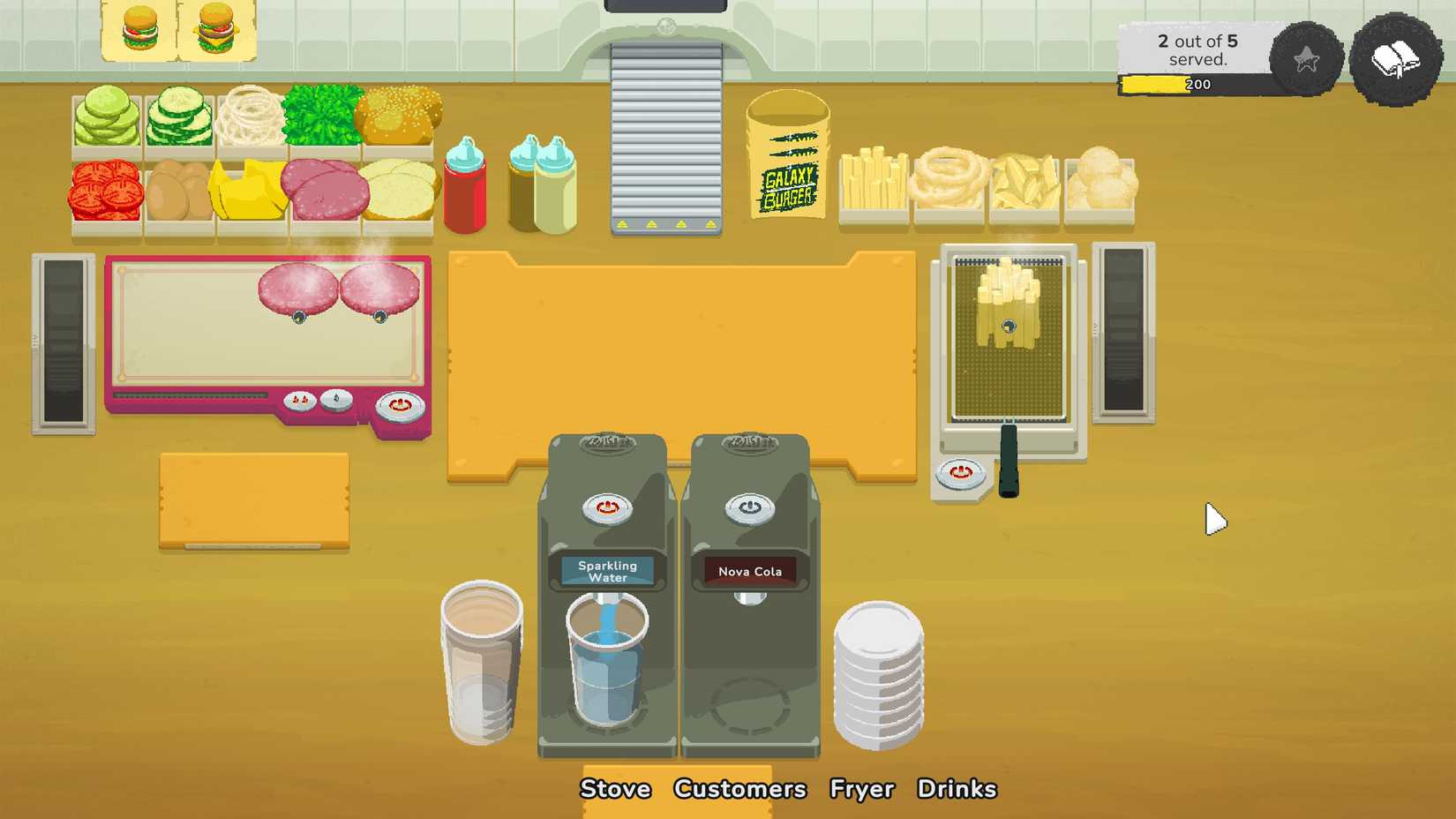This screenshot has height=819, width=1456.
Task: Open the recipe book in the top-right corner
Action: tap(1399, 60)
